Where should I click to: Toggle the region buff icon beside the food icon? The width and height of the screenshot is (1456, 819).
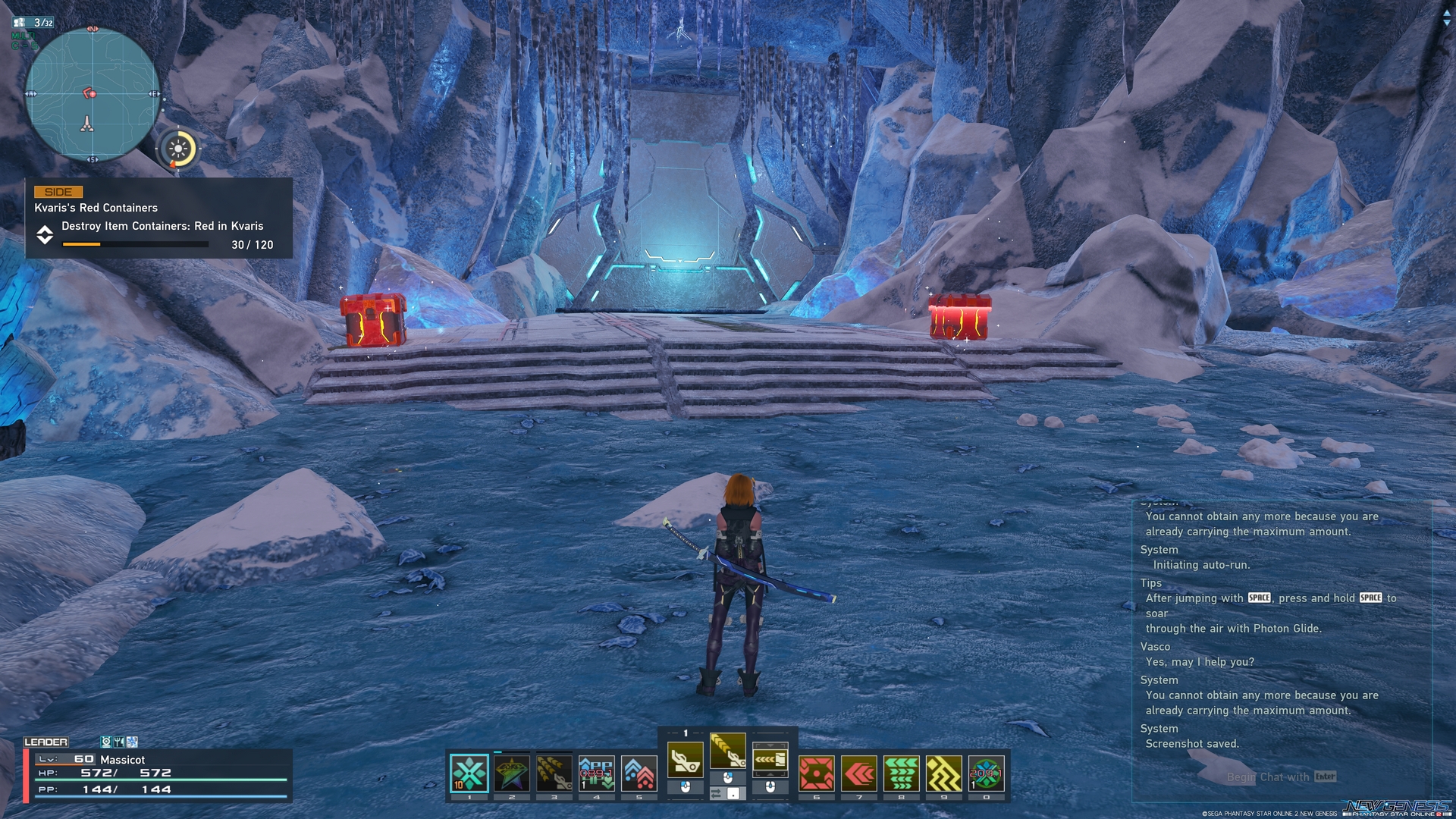point(131,742)
